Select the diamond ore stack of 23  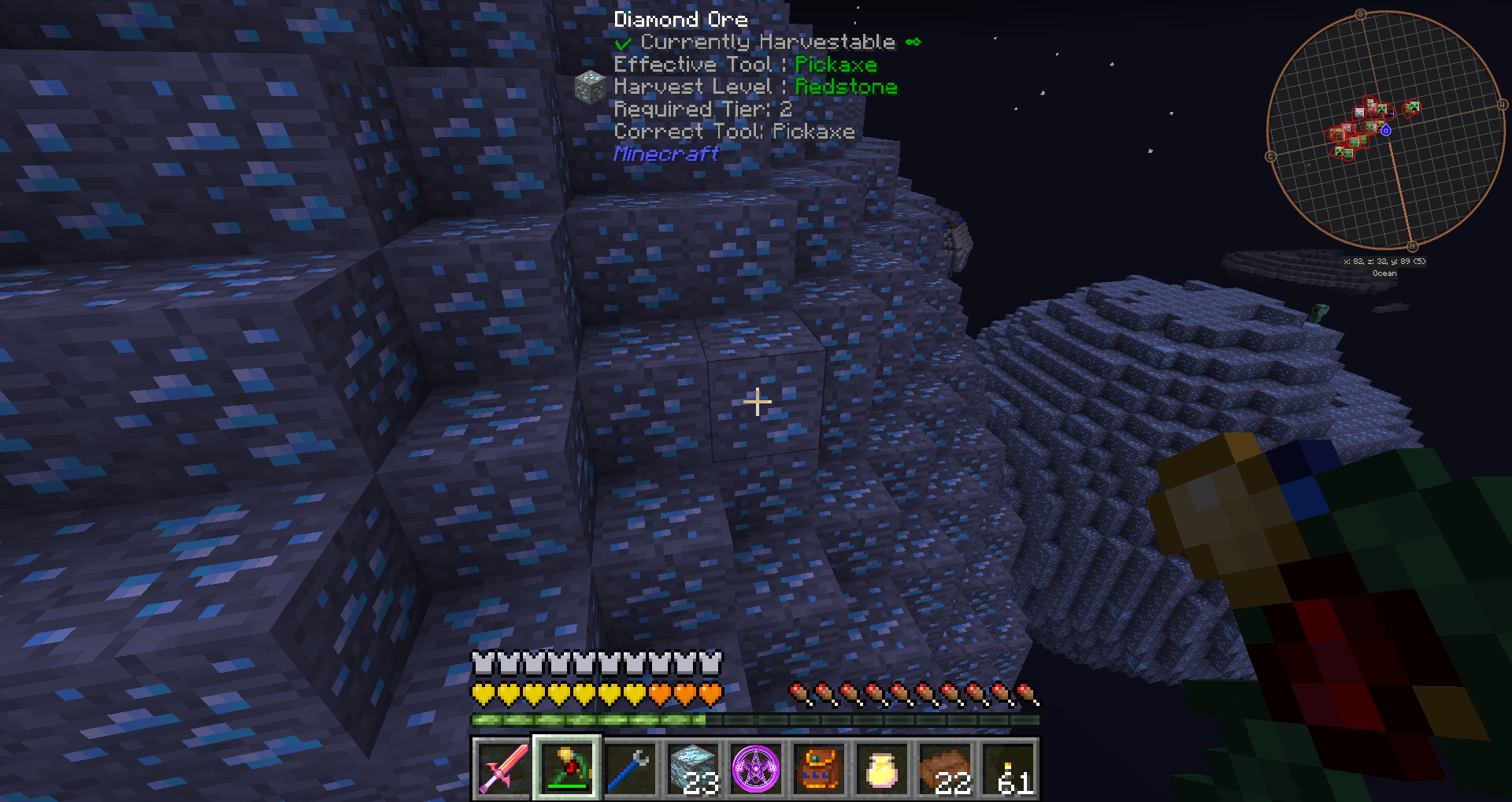(693, 768)
